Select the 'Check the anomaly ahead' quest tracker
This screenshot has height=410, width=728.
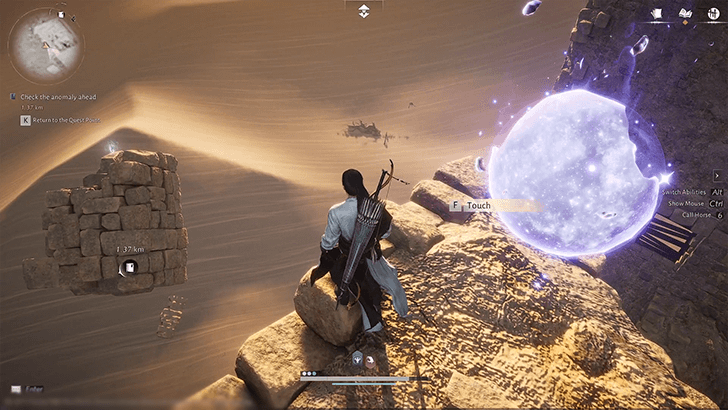(62, 97)
